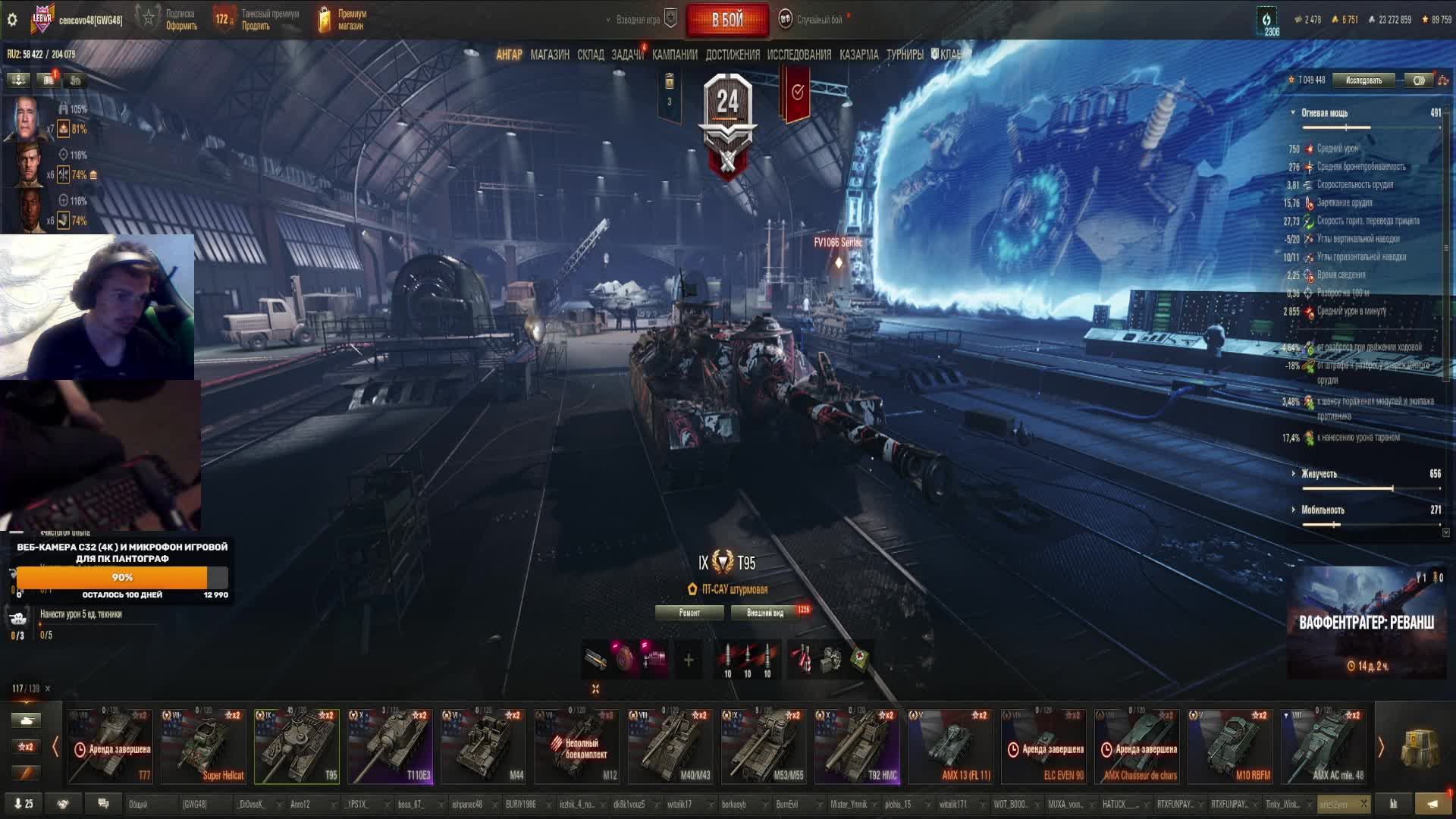Open the game settings gear icon
Screen dimensions: 1456x819
click(12, 20)
